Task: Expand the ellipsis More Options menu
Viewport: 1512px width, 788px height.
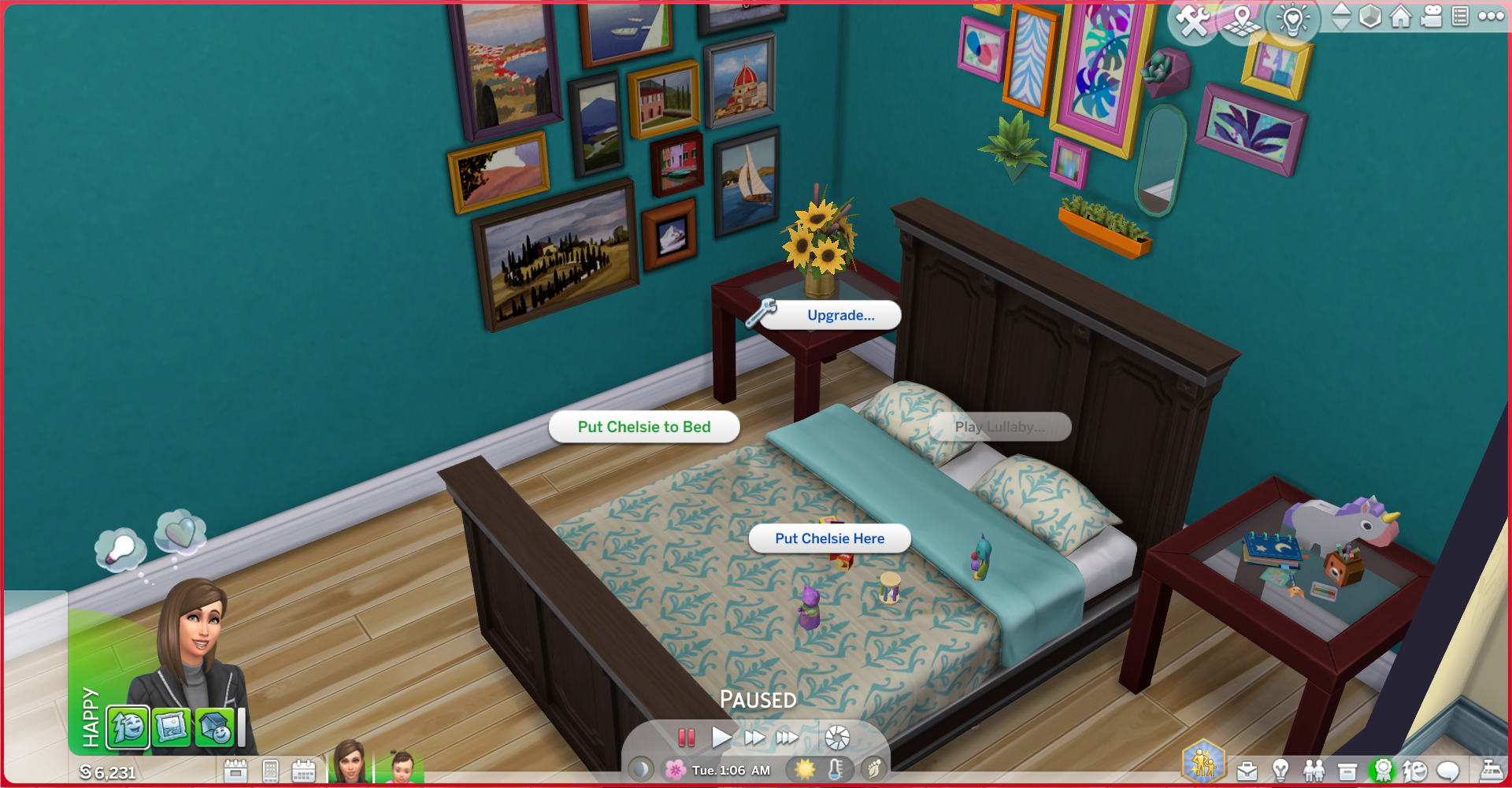Action: (1492, 17)
